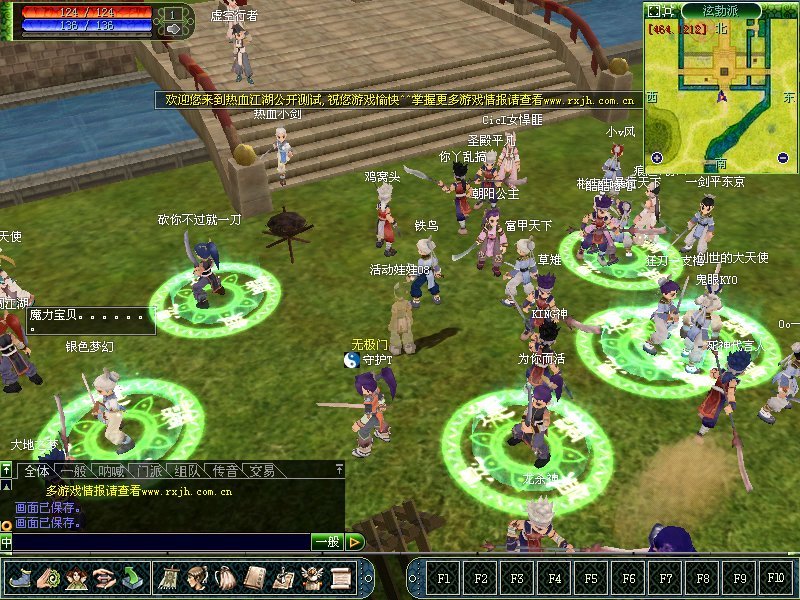Open the brown book icon
800x600 pixels.
click(255, 577)
